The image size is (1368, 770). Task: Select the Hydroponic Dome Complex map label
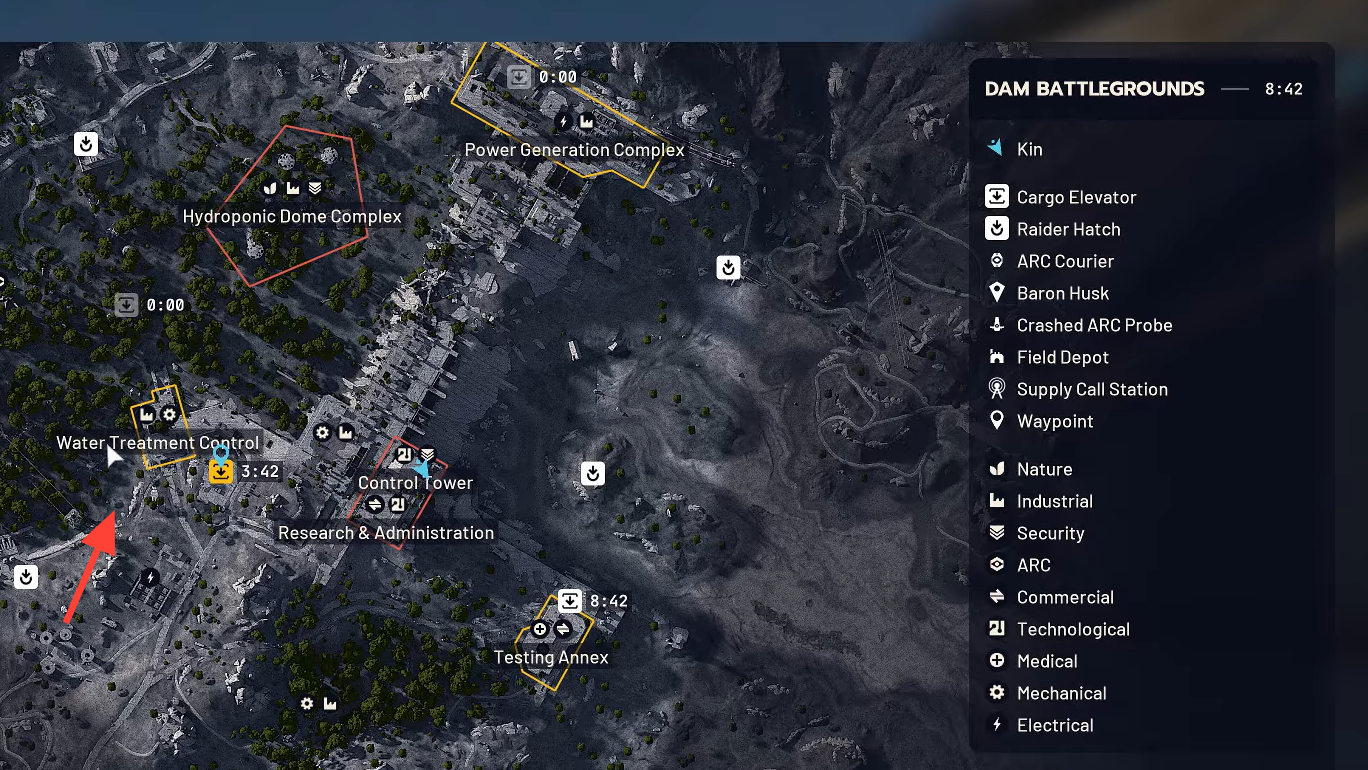[x=292, y=217]
